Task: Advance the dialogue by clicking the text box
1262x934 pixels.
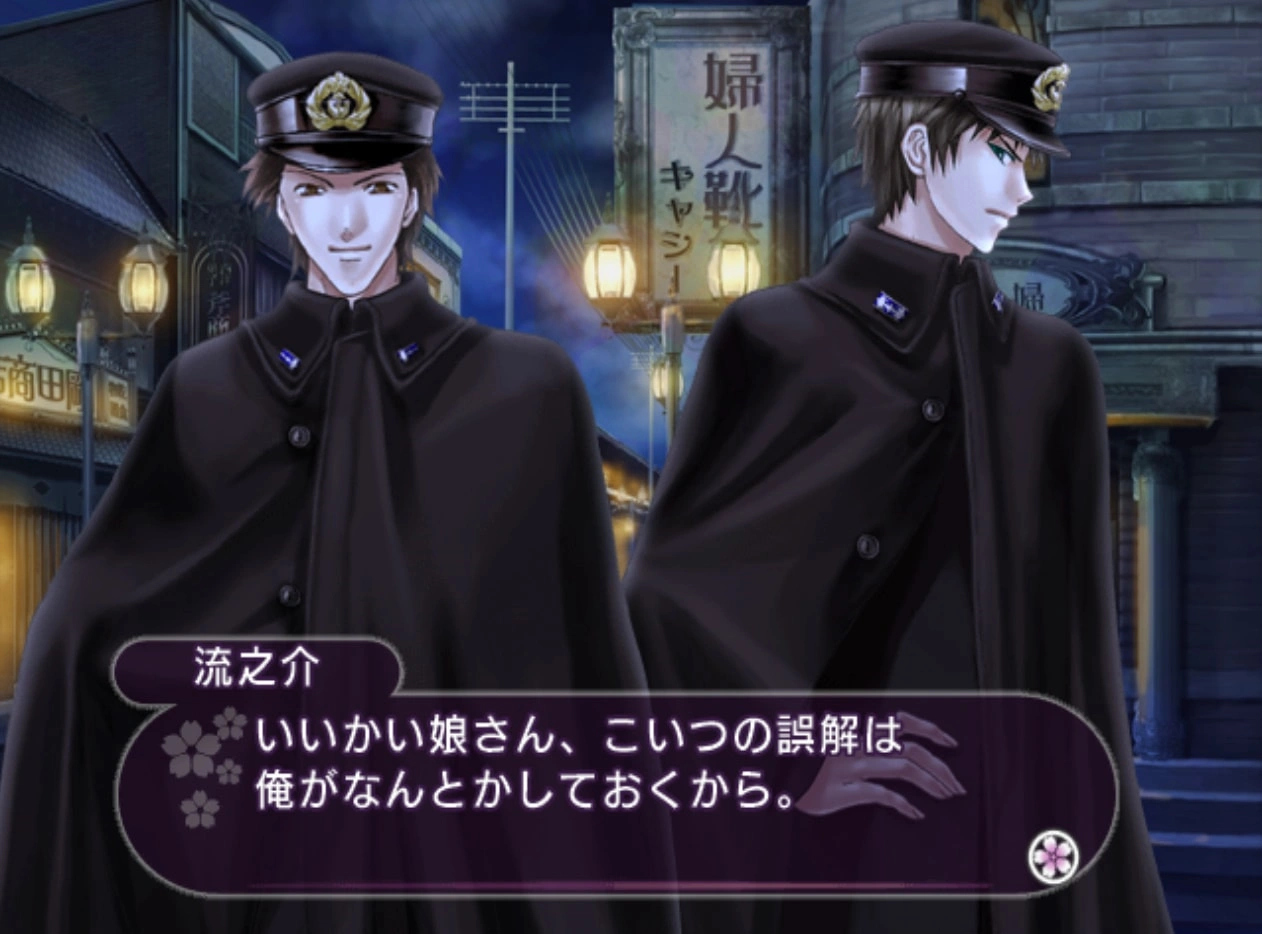Action: click(600, 790)
